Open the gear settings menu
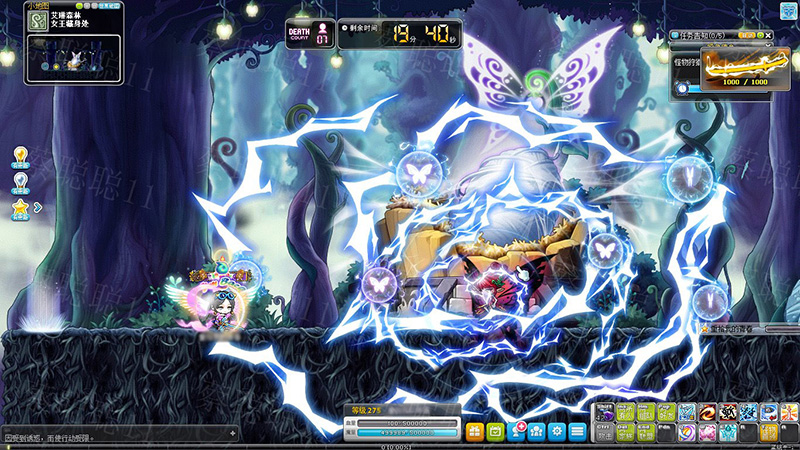The width and height of the screenshot is (800, 450). pos(557,431)
